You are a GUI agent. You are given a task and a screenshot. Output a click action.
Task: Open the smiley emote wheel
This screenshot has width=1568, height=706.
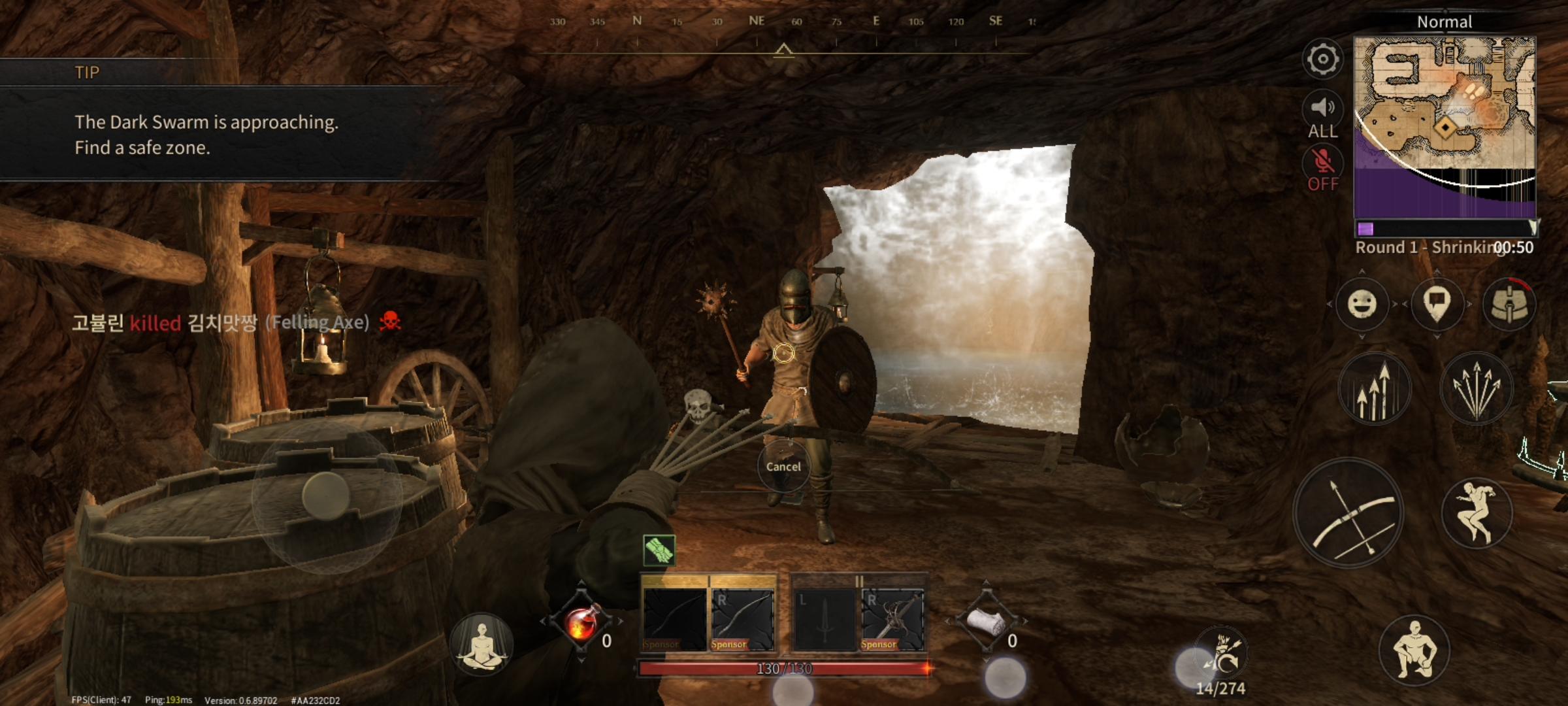[1362, 304]
